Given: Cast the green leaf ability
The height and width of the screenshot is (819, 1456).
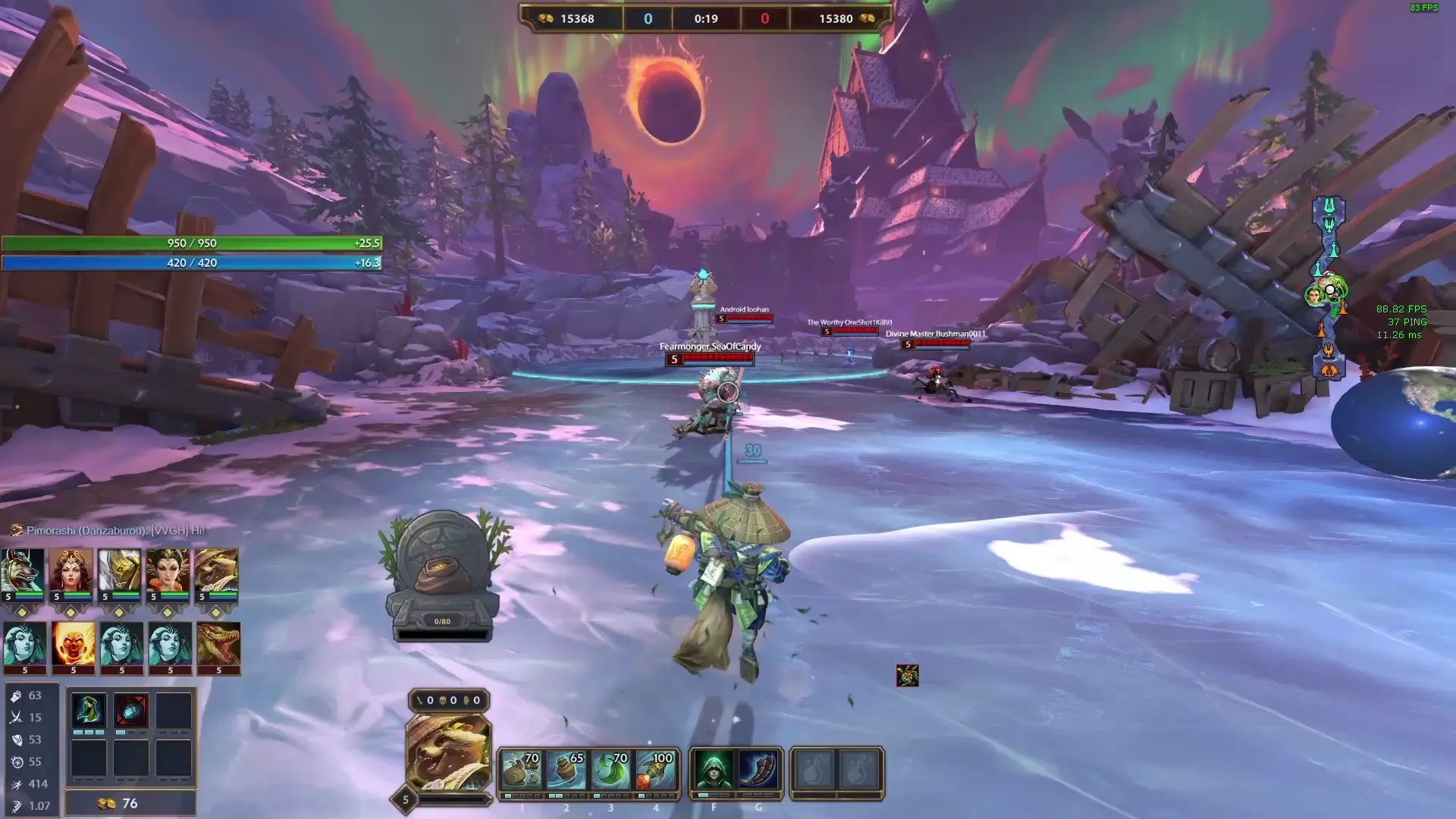Looking at the screenshot, I should tap(610, 771).
